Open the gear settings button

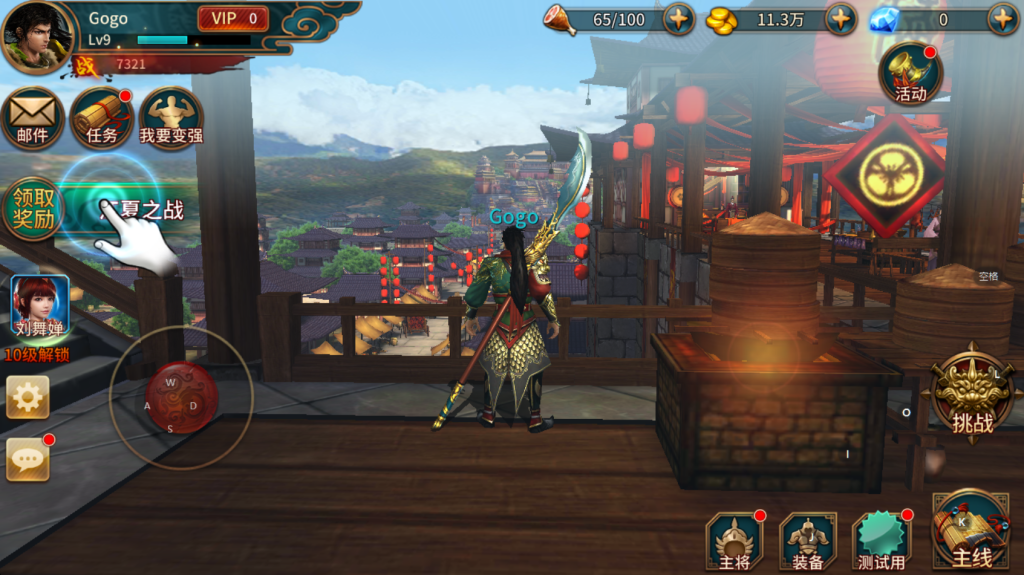pyautogui.click(x=28, y=397)
